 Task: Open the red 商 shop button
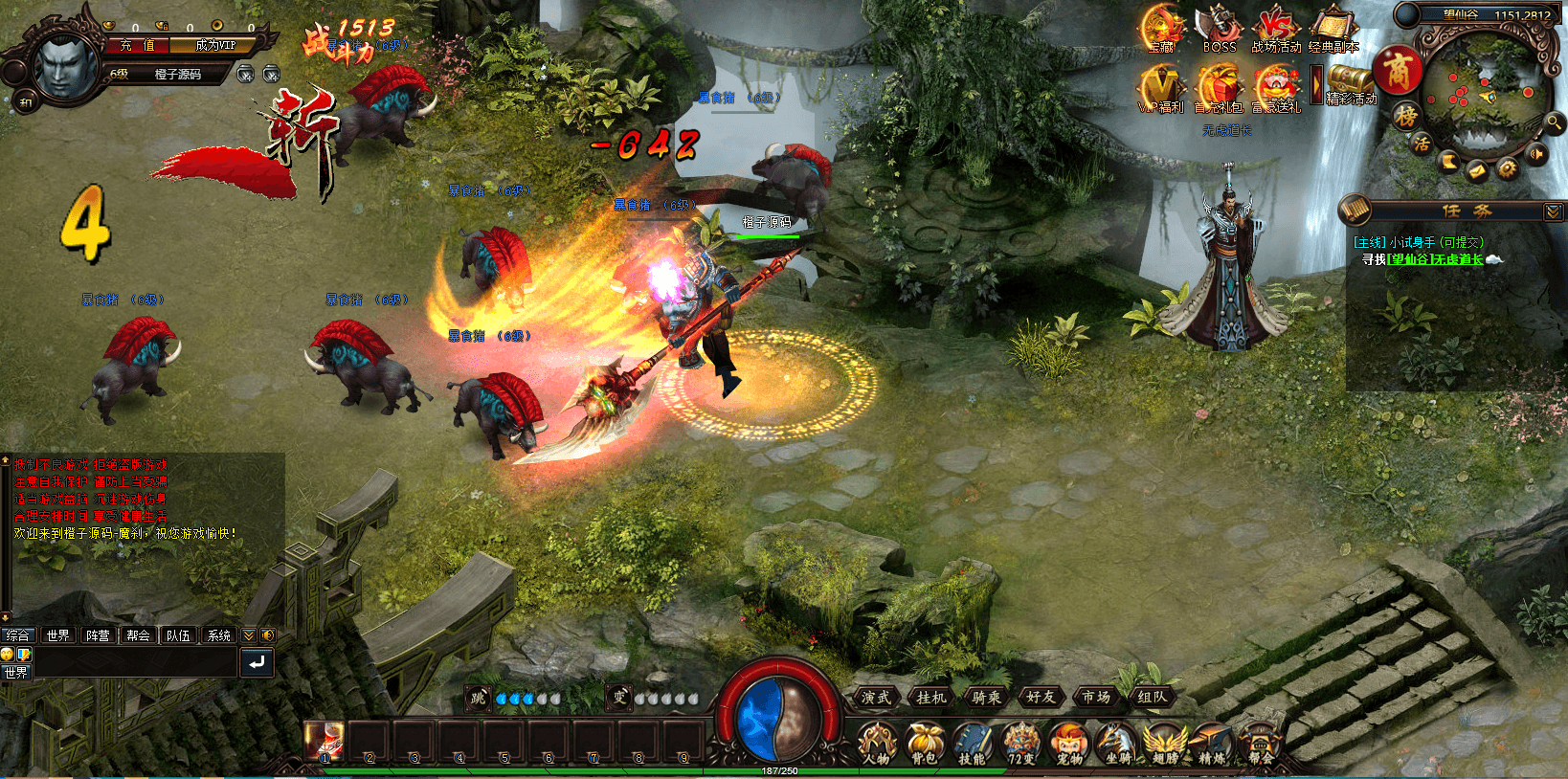[x=1398, y=71]
